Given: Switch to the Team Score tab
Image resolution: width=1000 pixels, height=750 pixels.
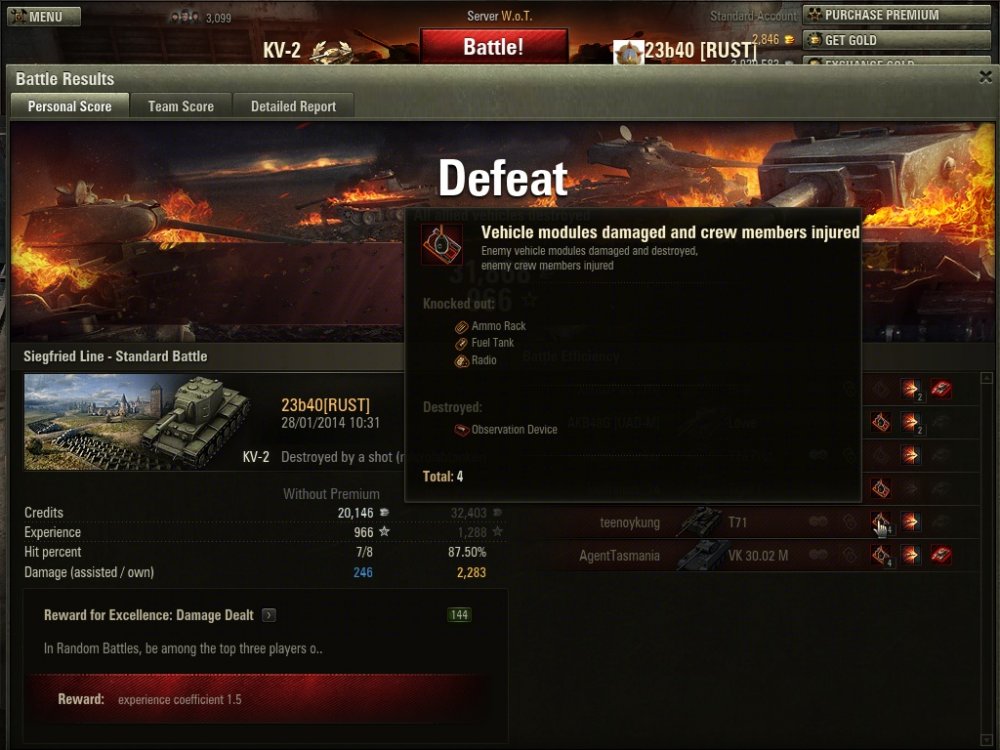Looking at the screenshot, I should click(x=181, y=106).
